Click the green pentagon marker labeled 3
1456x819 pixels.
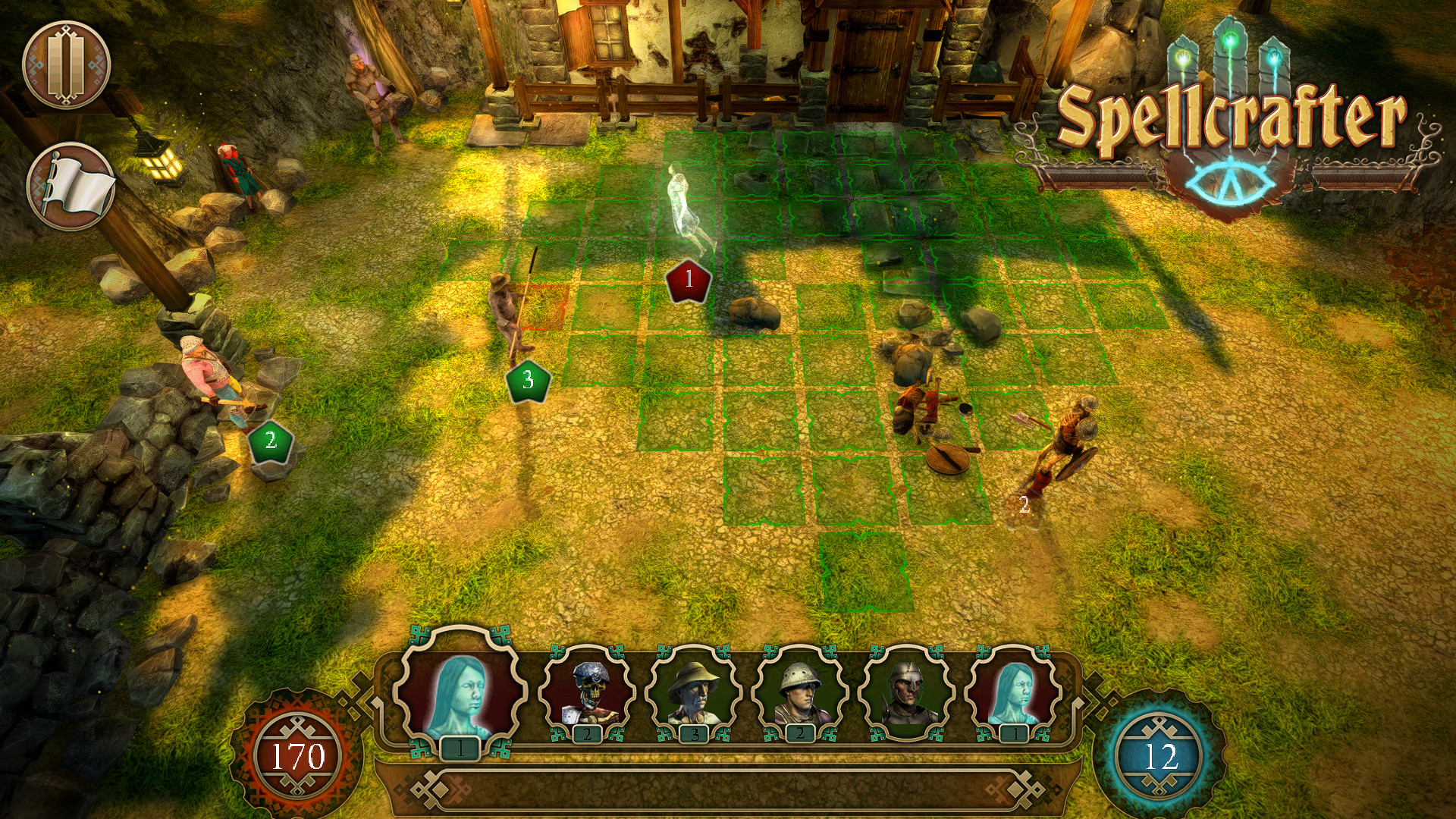[x=528, y=379]
